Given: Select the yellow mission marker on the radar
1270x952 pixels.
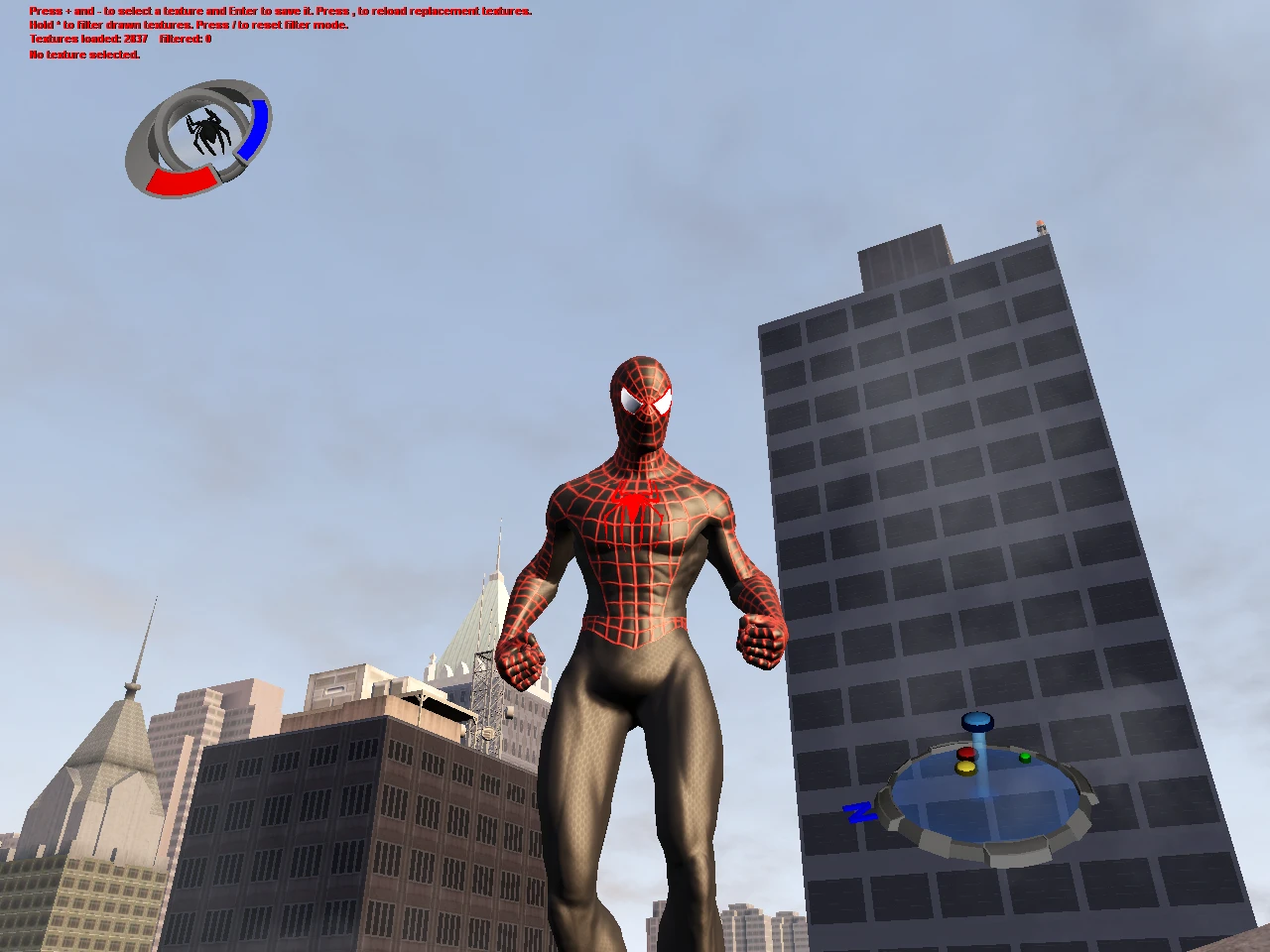Looking at the screenshot, I should 965,769.
